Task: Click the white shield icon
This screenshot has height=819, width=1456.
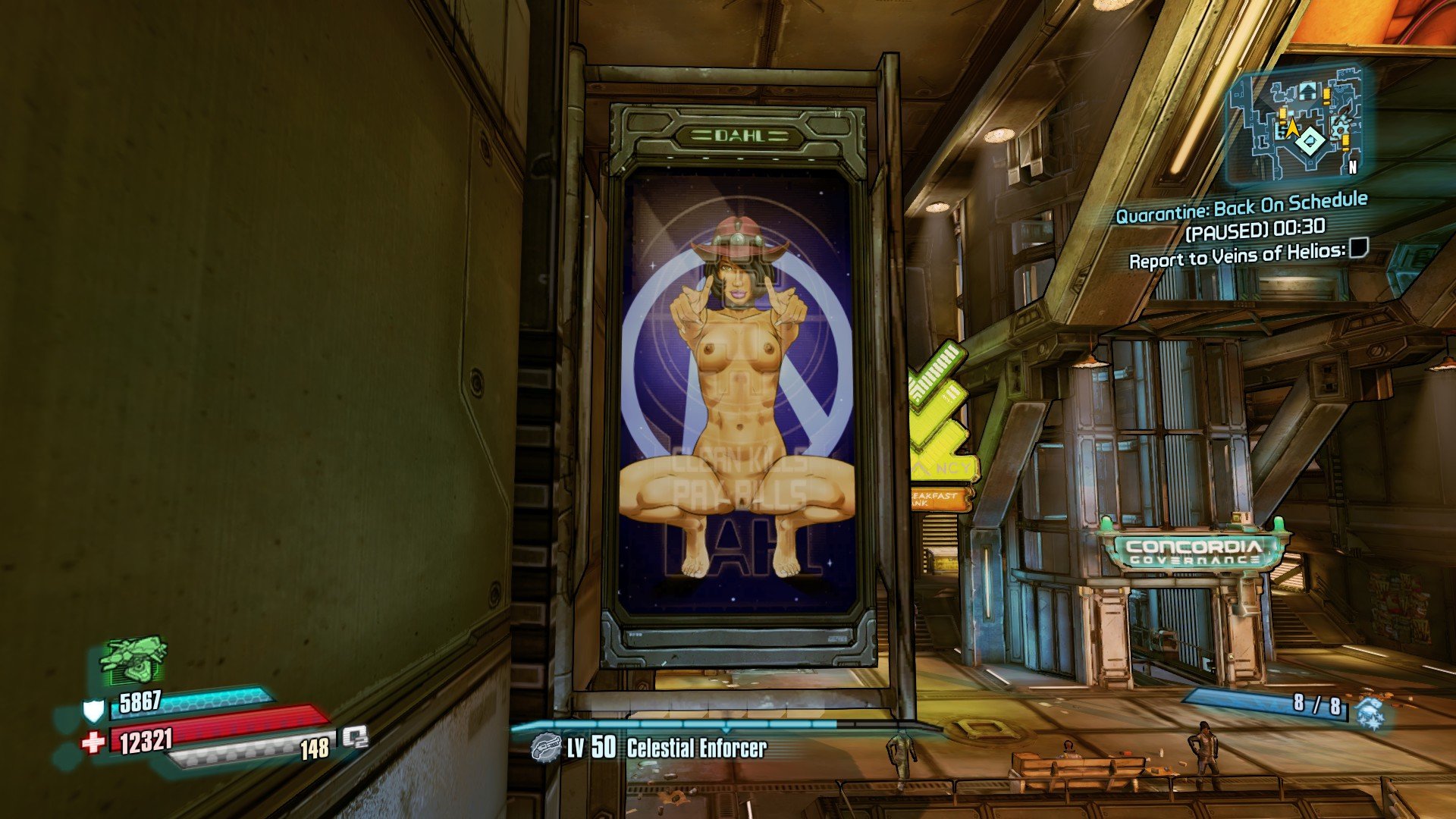Action: click(93, 711)
